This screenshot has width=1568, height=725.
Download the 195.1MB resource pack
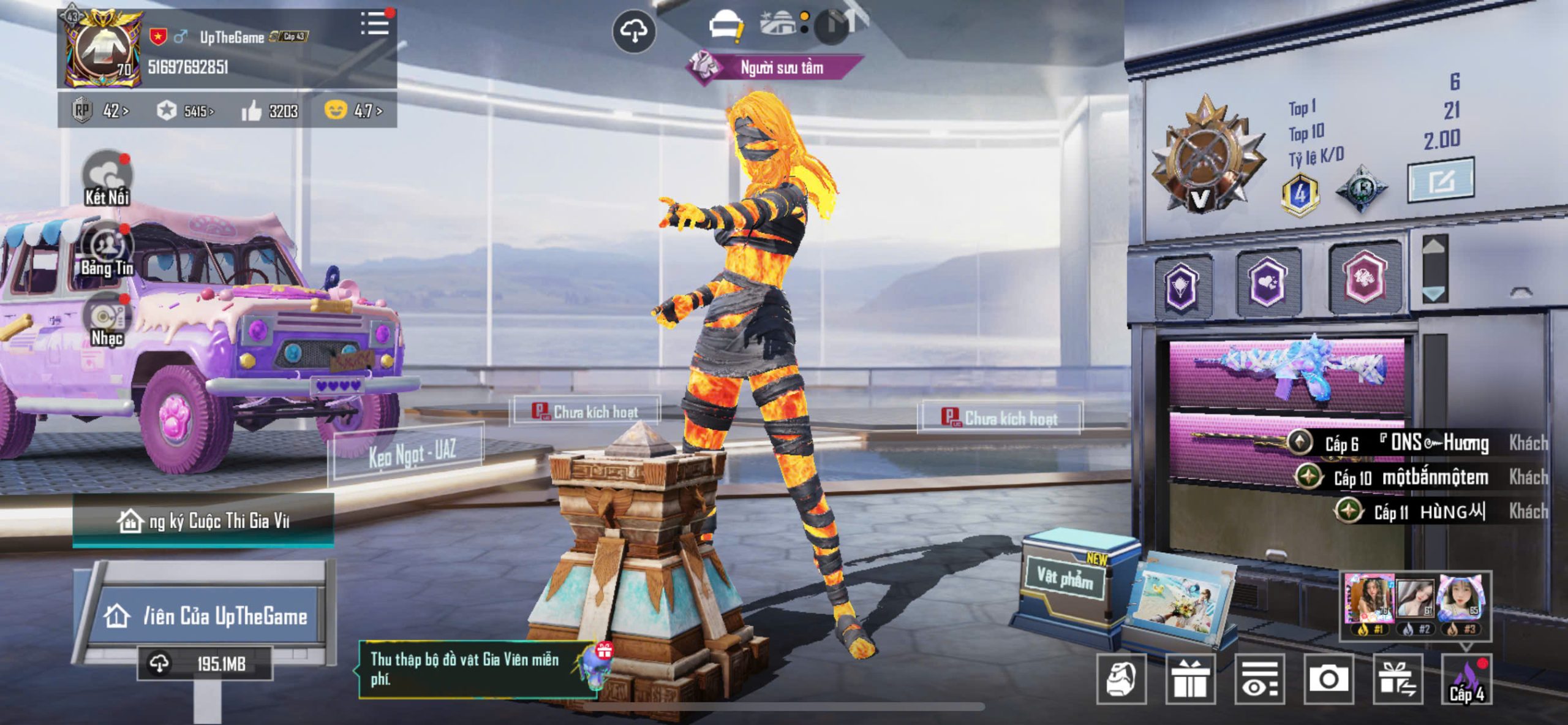click(205, 663)
